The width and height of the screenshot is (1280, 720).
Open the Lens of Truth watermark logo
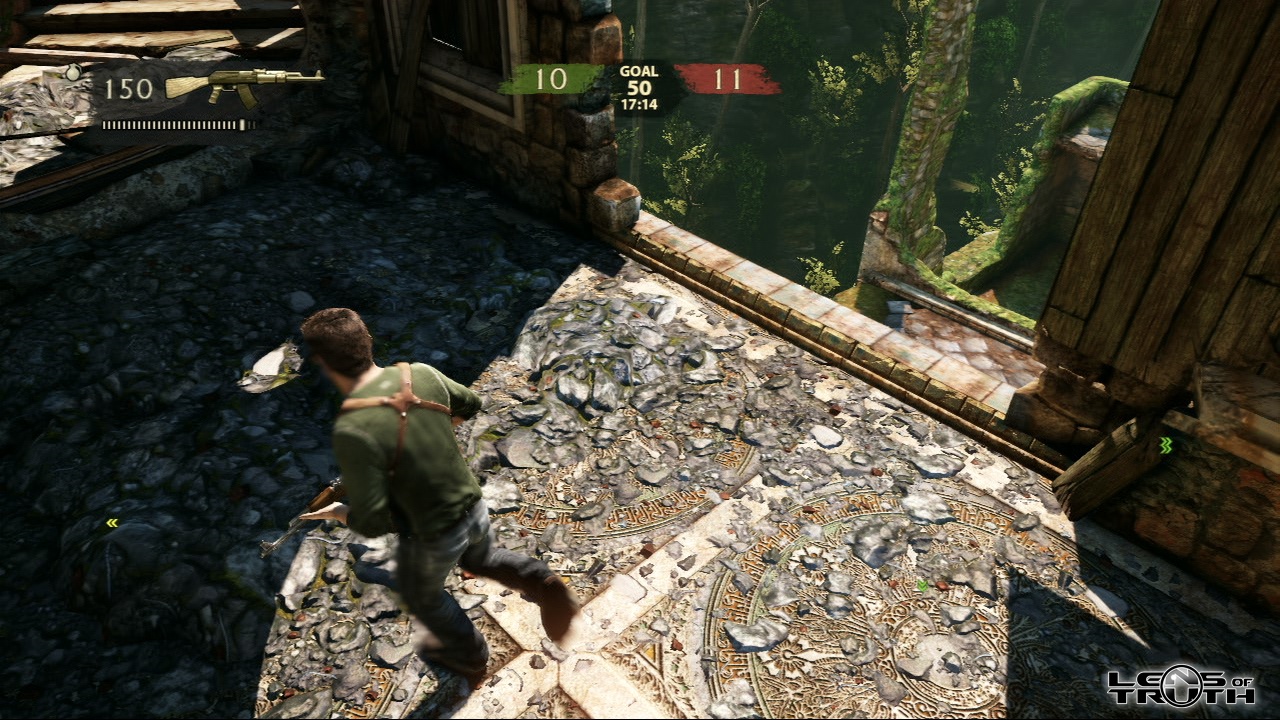[x=1180, y=686]
